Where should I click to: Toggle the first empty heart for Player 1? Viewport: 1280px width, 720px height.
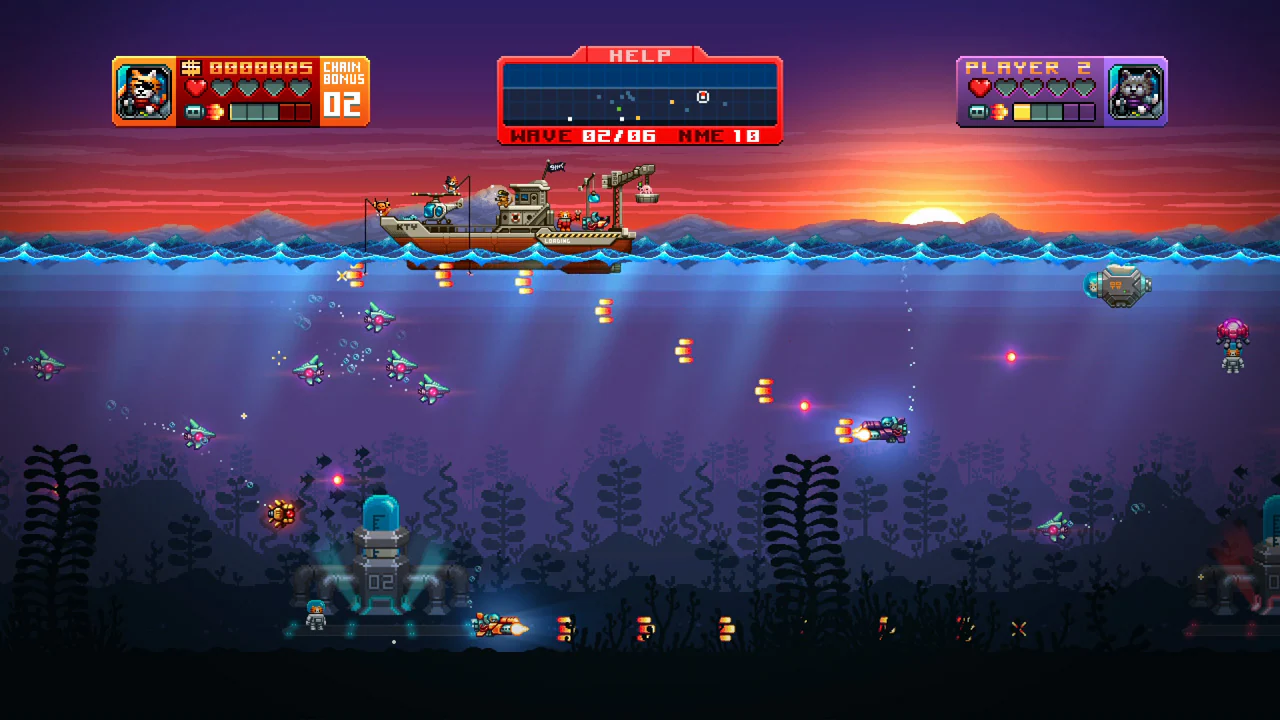point(223,87)
